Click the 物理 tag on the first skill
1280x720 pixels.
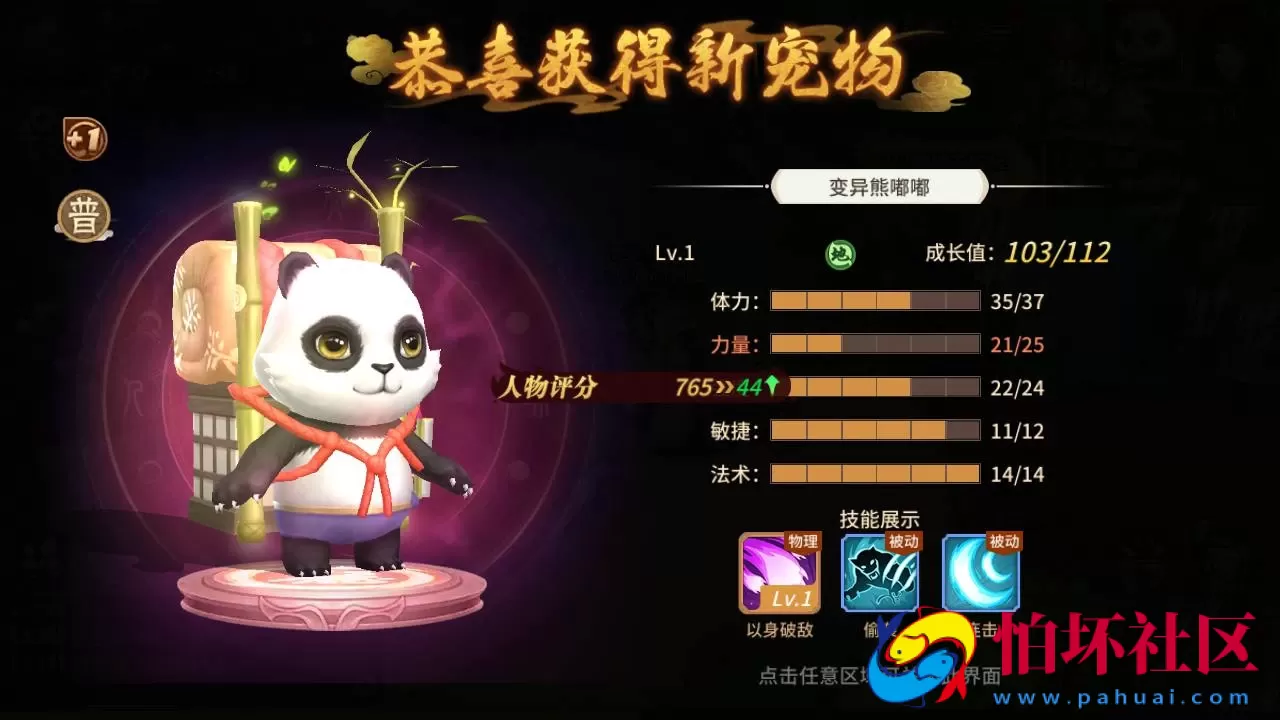806,543
